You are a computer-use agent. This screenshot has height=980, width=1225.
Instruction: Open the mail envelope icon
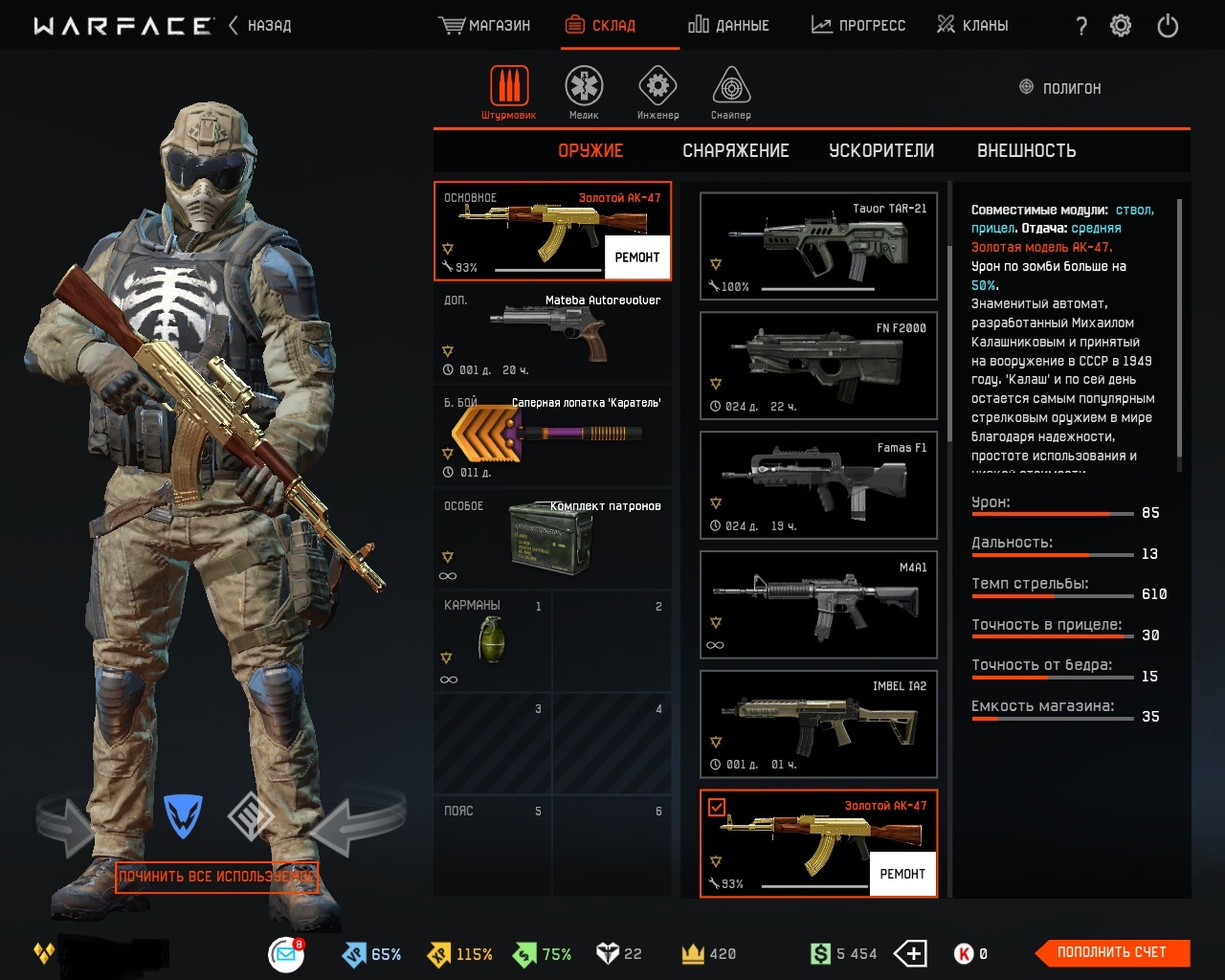point(285,954)
